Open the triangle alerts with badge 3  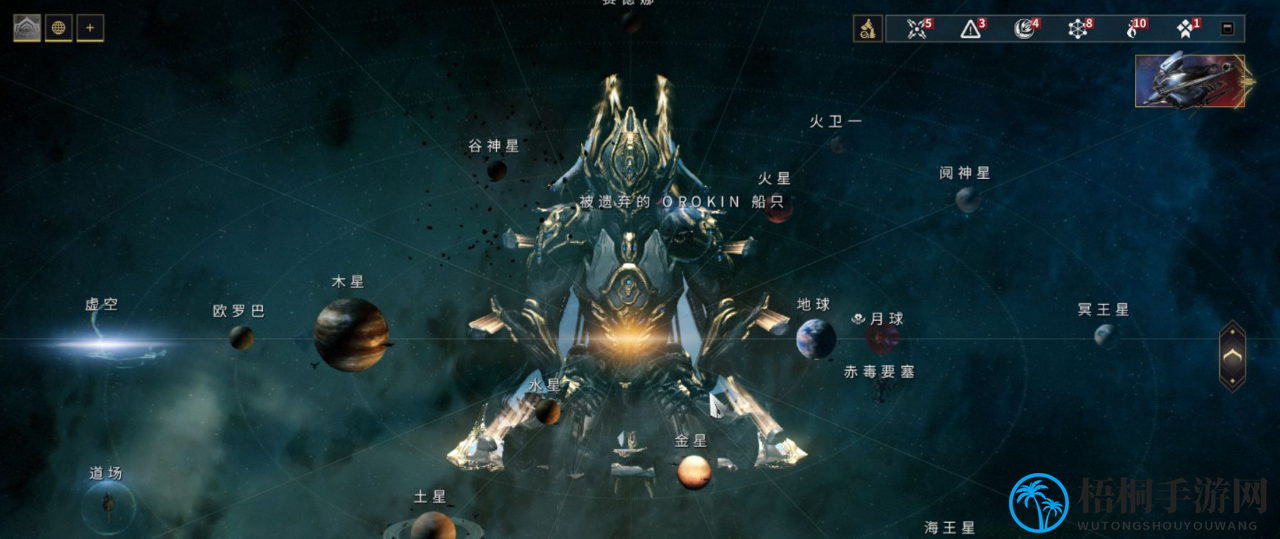pos(971,29)
